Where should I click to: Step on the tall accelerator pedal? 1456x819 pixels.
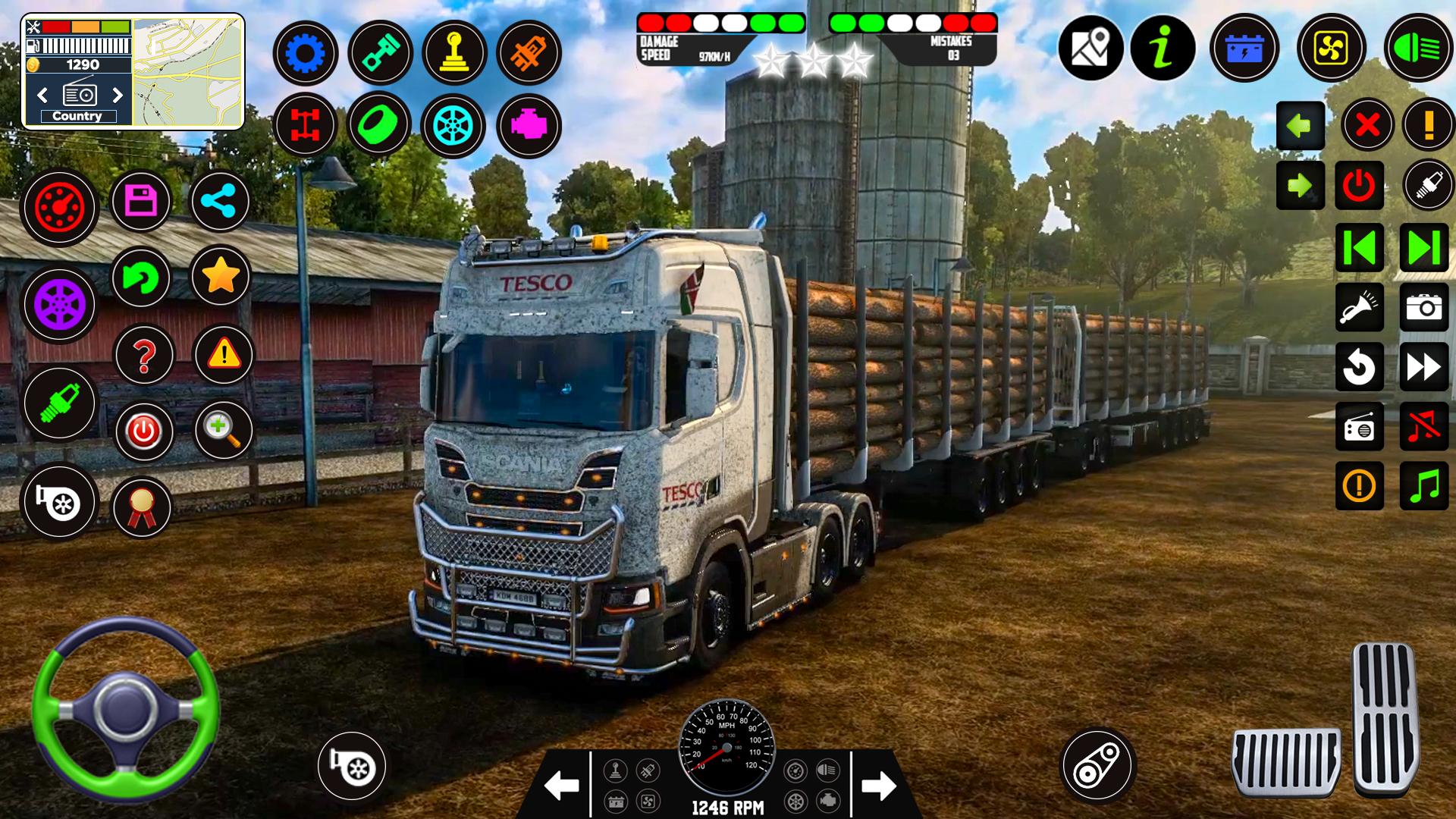pos(1385,717)
